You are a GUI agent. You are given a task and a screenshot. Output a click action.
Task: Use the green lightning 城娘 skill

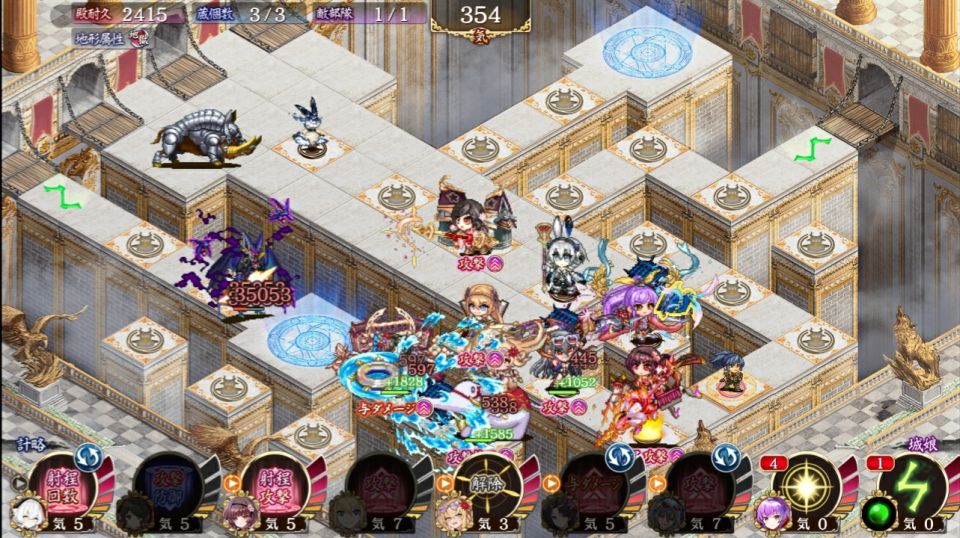pos(910,486)
